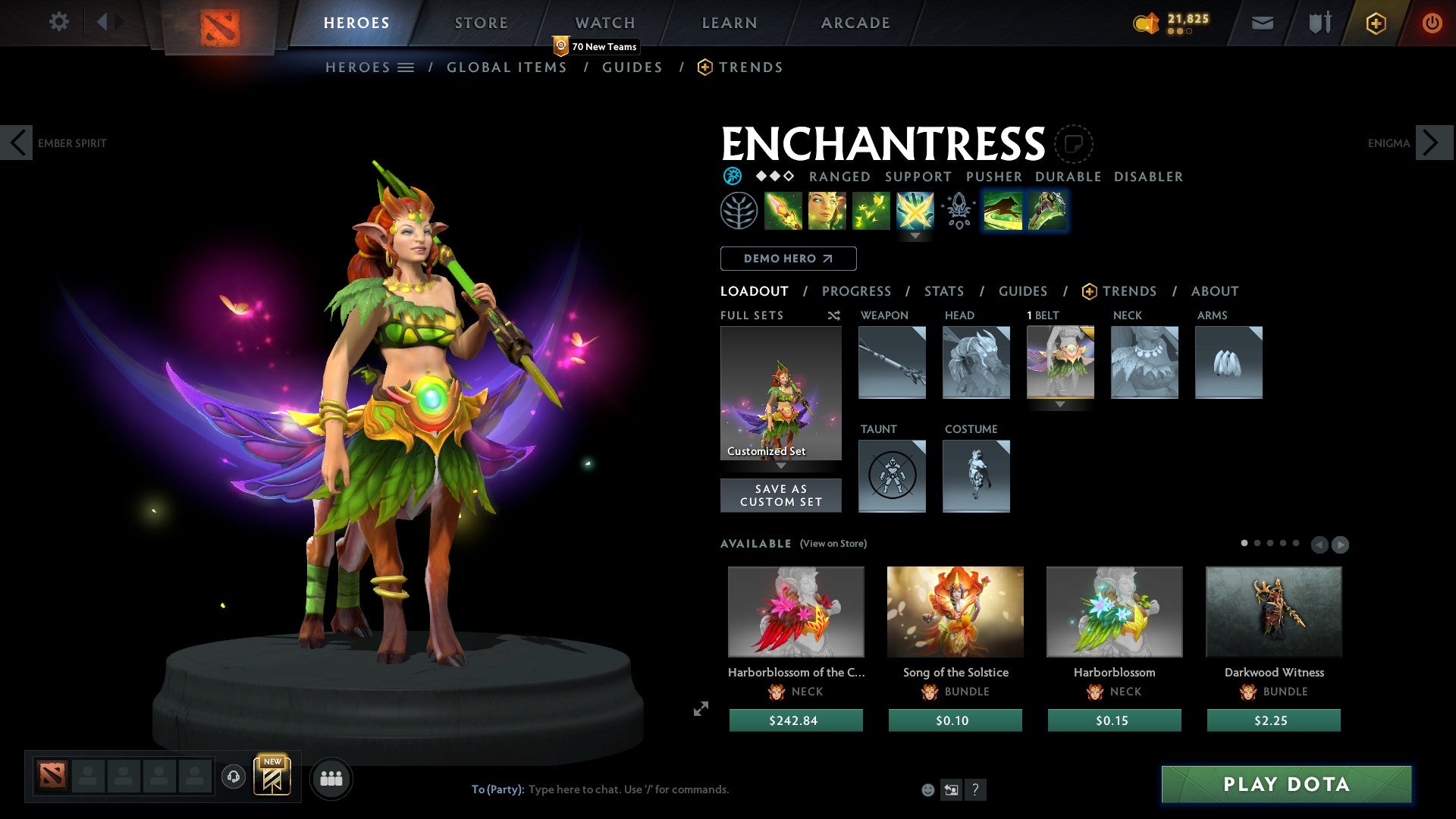The image size is (1456, 819).
Task: Click the next items page arrow
Action: 1341,543
